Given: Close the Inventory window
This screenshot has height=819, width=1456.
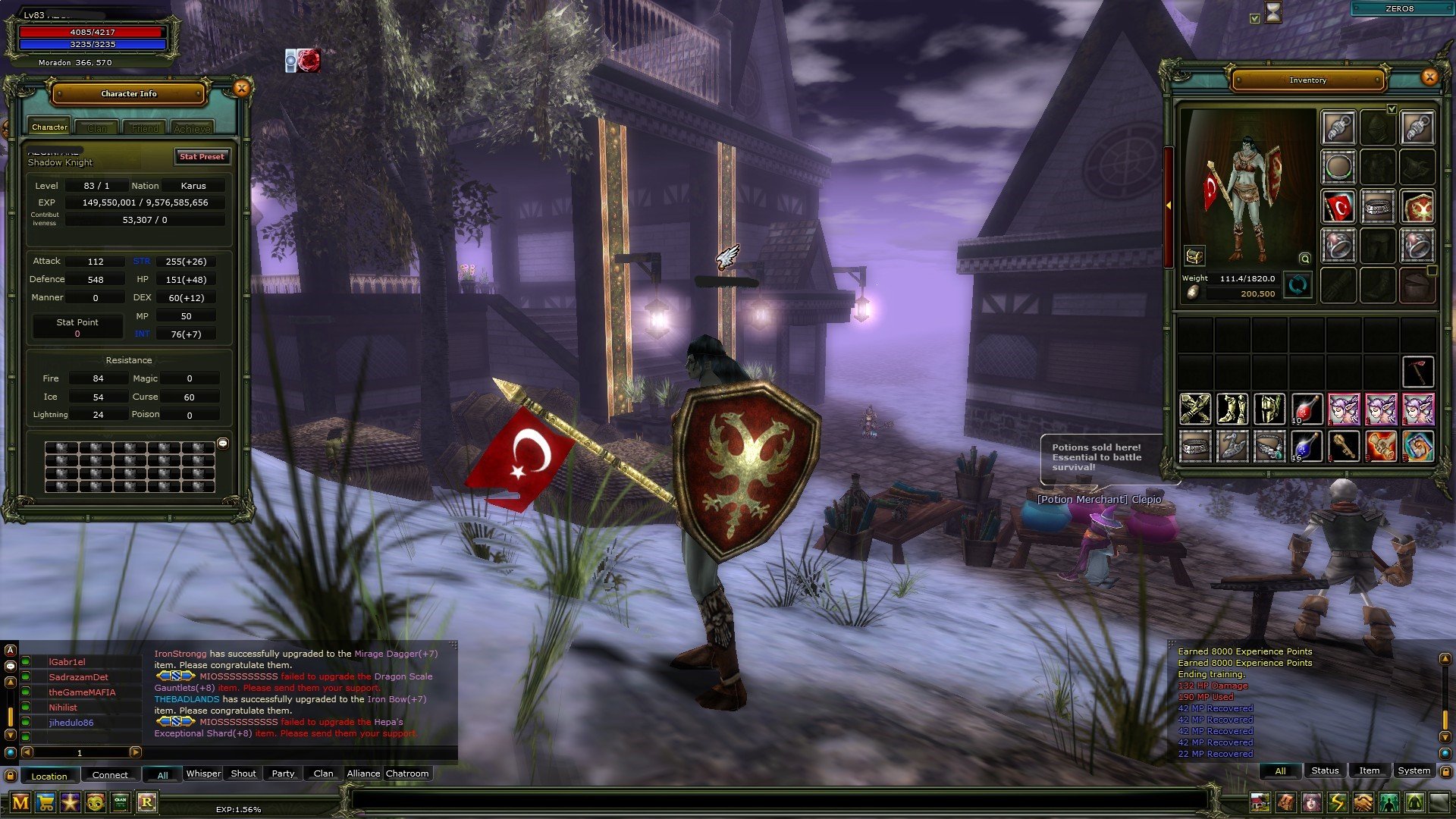Looking at the screenshot, I should tap(1429, 77).
